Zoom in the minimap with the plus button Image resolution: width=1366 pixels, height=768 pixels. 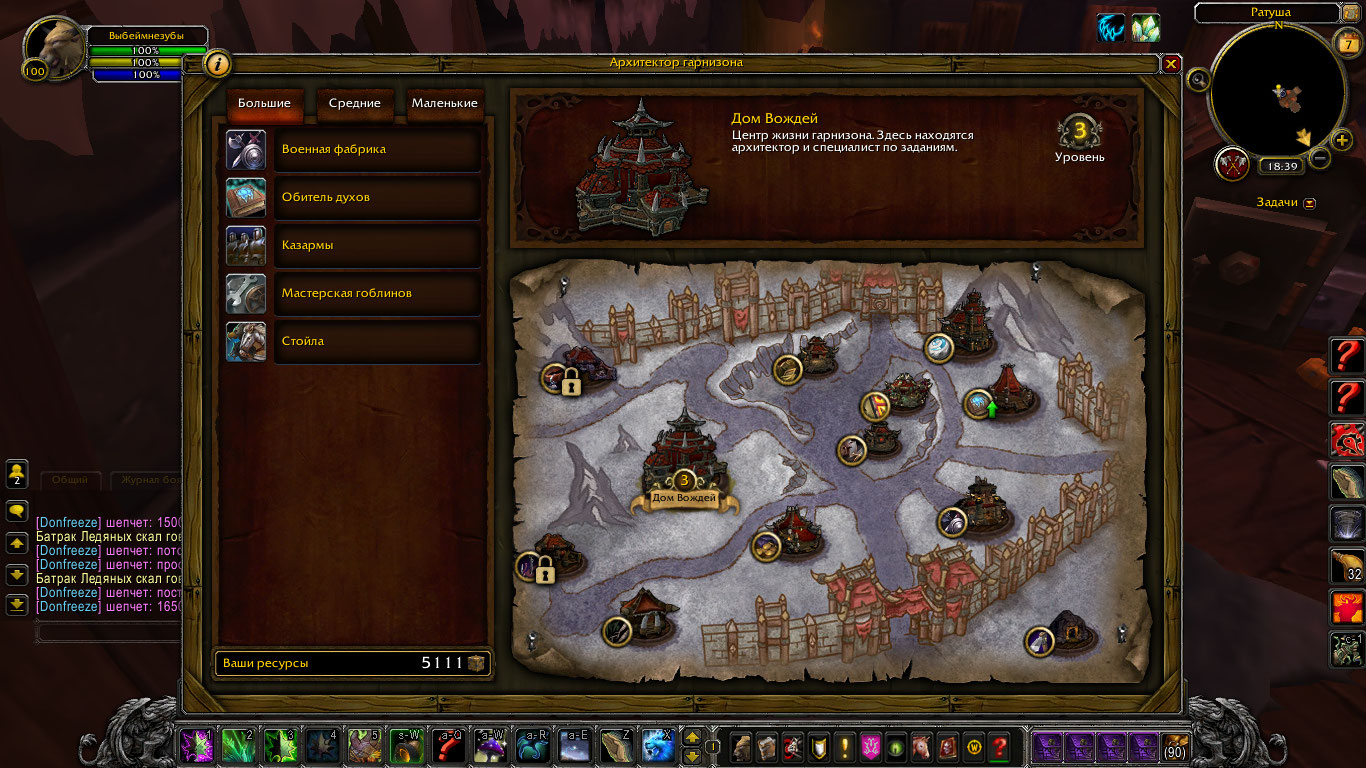click(1342, 139)
